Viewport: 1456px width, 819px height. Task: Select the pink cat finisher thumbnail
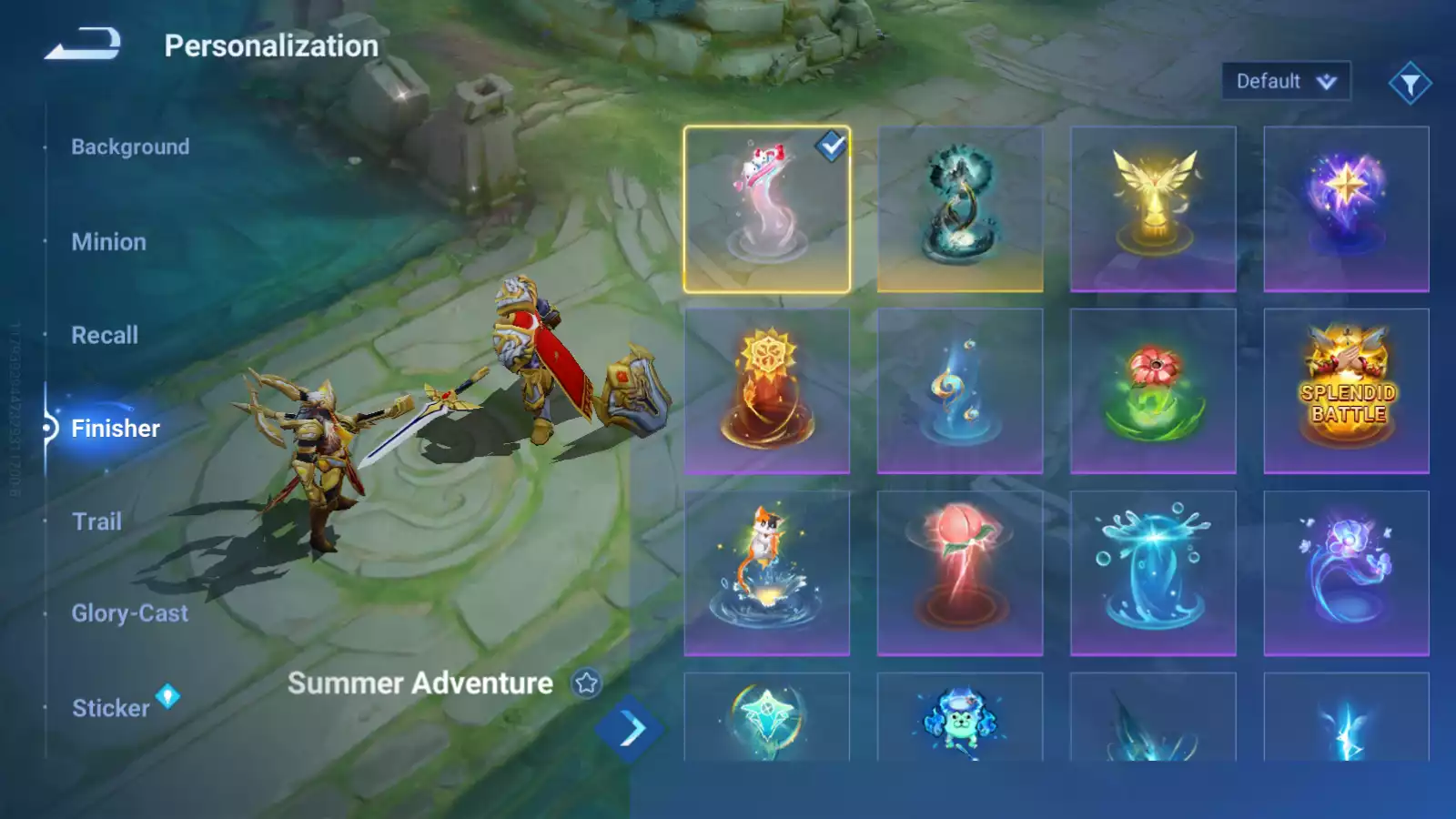[x=766, y=209]
